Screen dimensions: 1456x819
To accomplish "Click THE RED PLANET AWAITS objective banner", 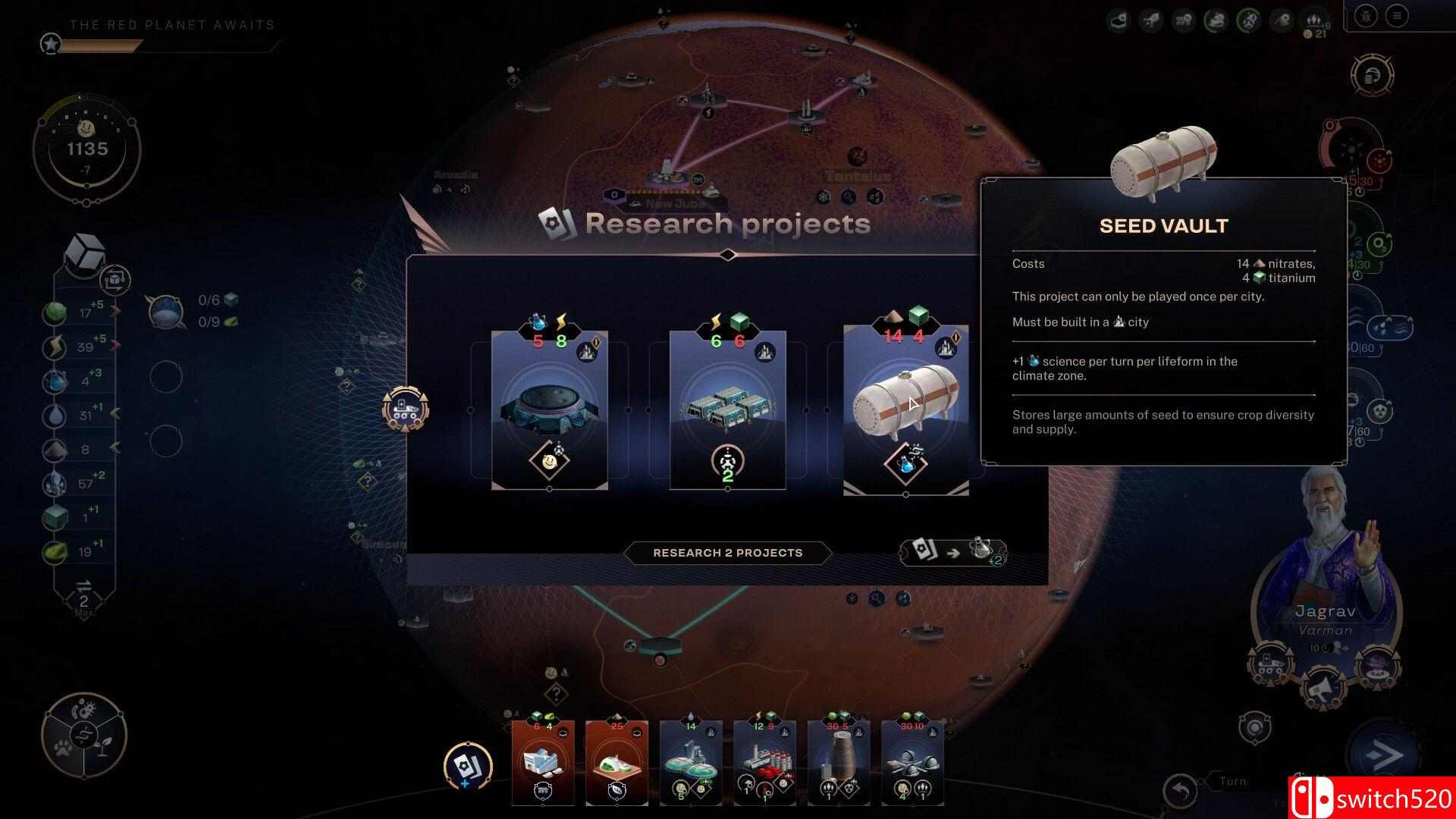I will coord(171,24).
